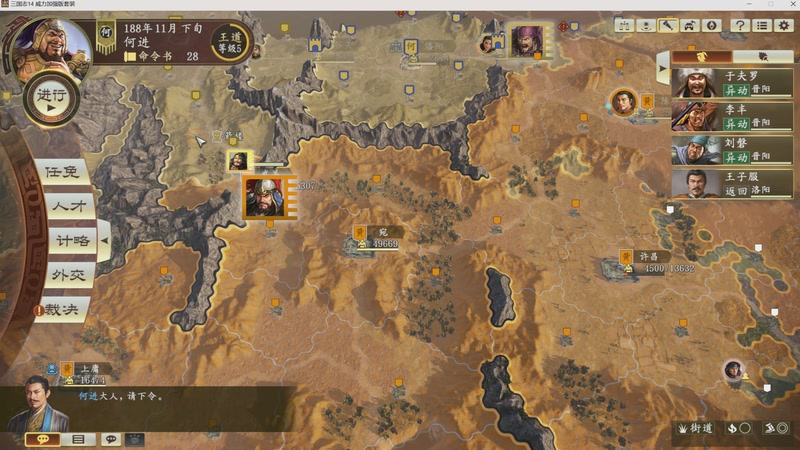Open the 外交 diplomacy menu
The height and width of the screenshot is (450, 800).
(x=66, y=275)
